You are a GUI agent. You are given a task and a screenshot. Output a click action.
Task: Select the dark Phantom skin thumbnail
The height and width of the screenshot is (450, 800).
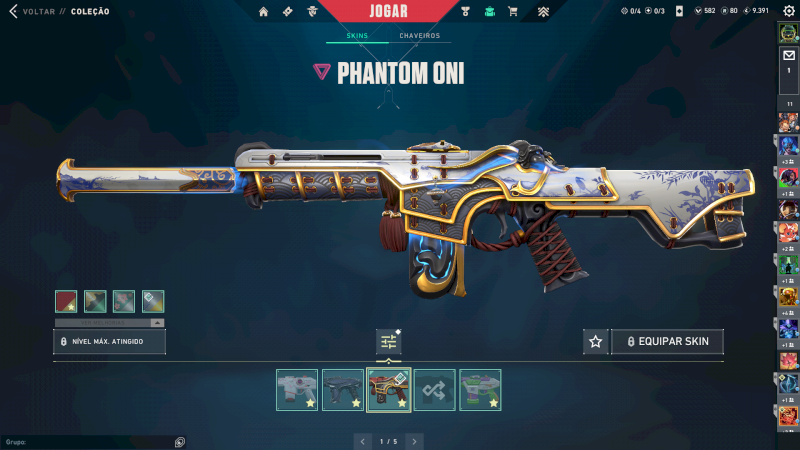tap(343, 390)
